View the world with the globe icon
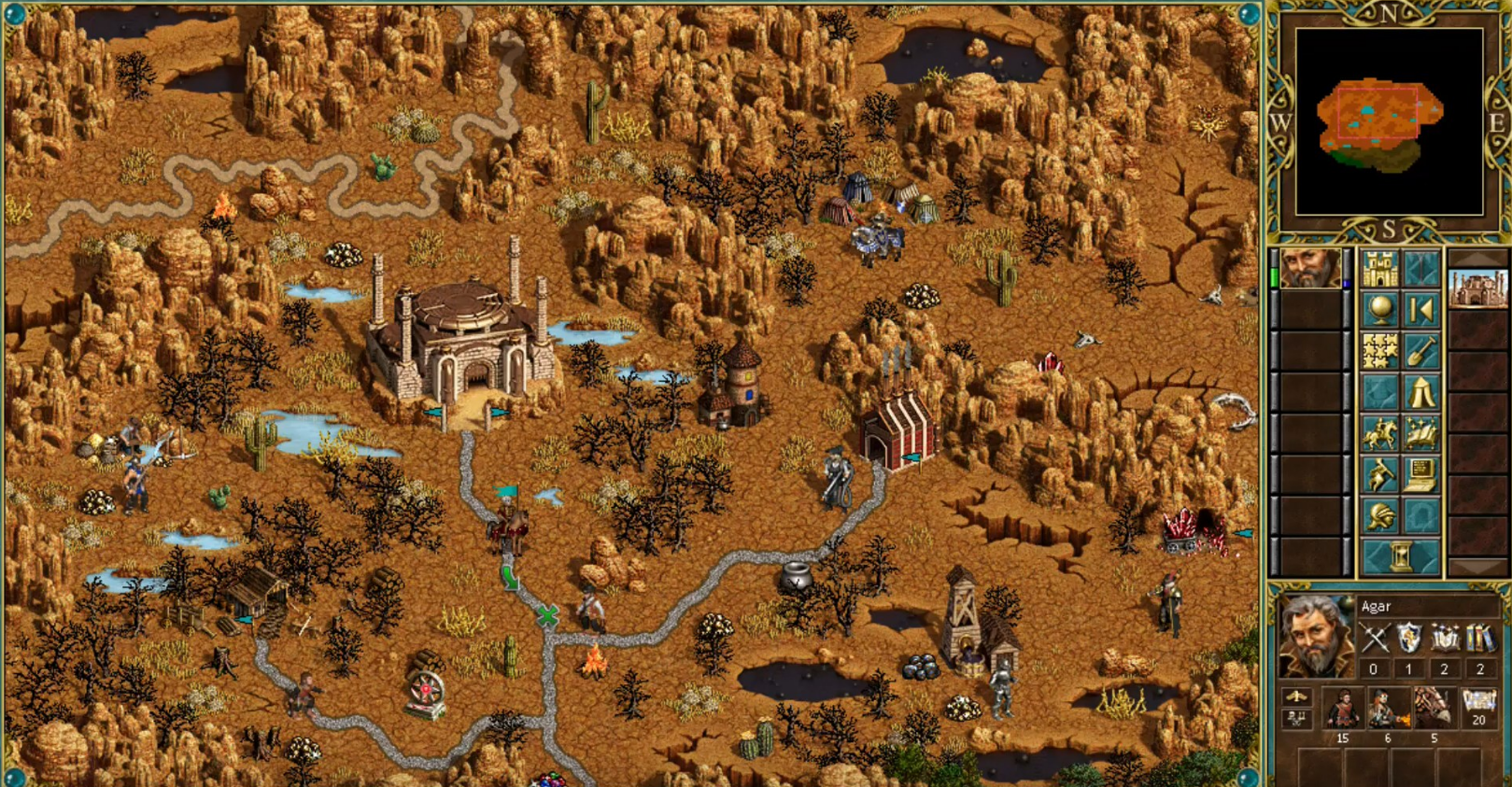This screenshot has height=787, width=1512. coord(1379,310)
